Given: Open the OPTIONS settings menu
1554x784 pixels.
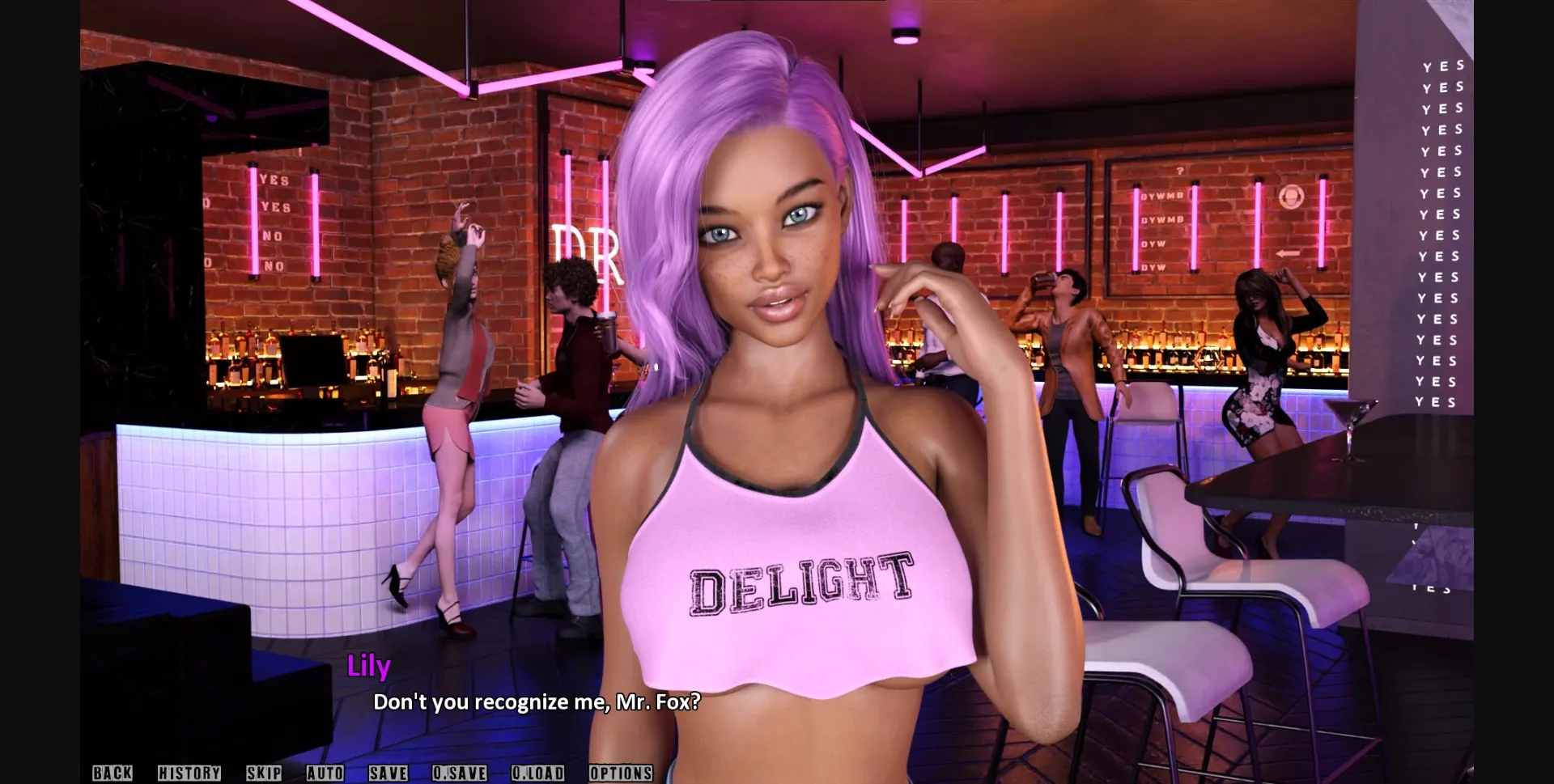Looking at the screenshot, I should pyautogui.click(x=621, y=773).
